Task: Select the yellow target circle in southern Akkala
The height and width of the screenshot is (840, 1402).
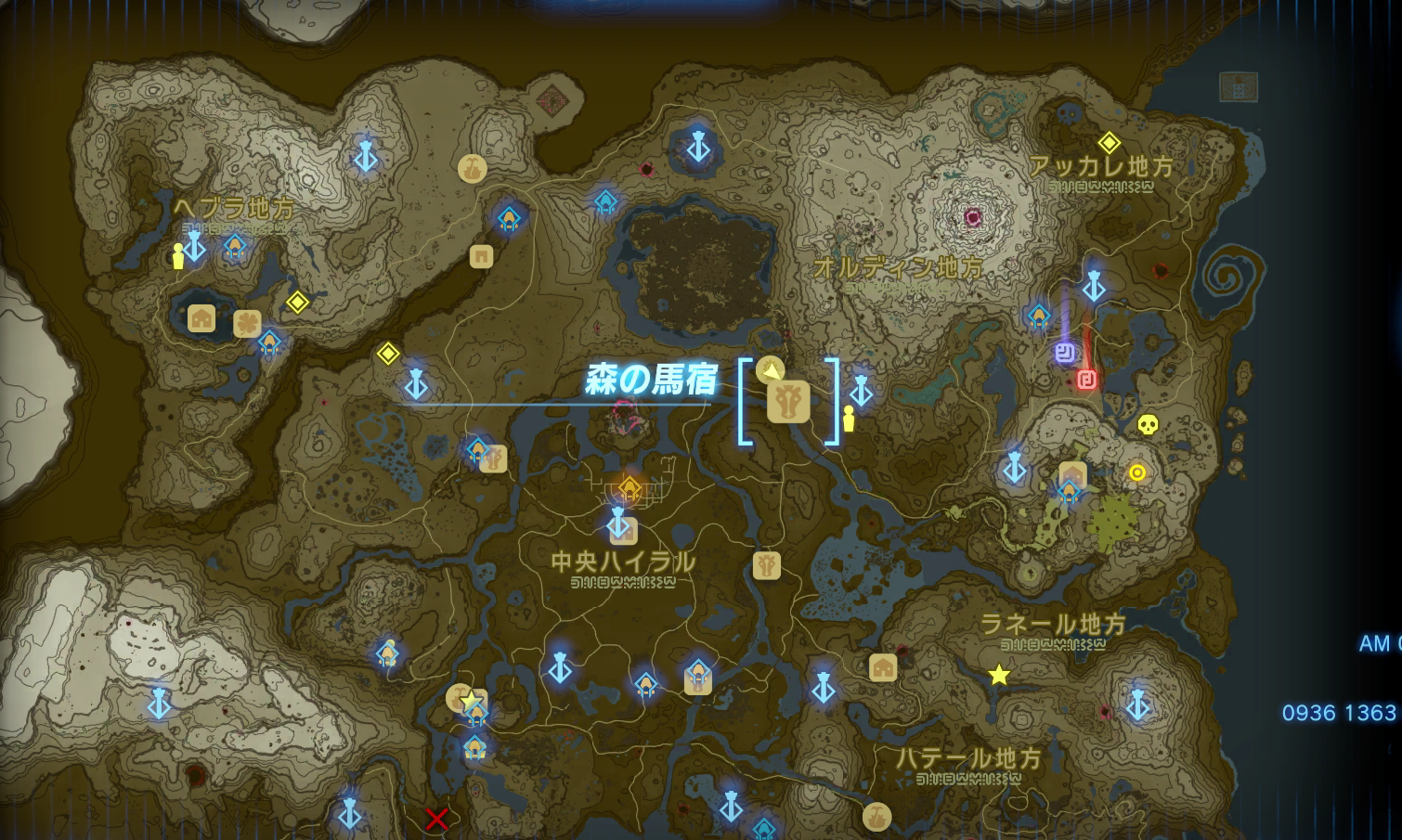Action: pyautogui.click(x=1139, y=473)
